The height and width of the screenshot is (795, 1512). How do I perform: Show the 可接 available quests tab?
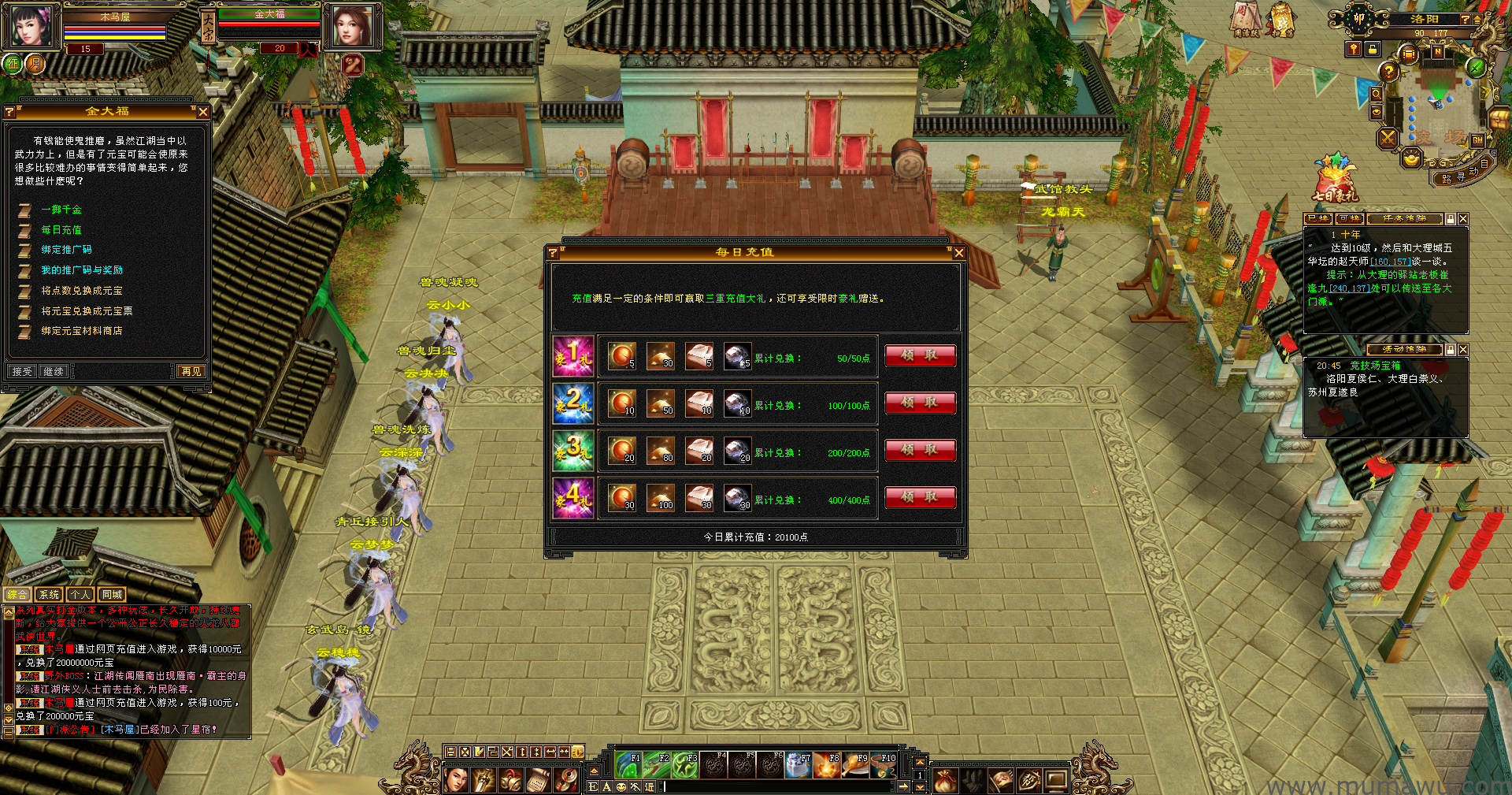click(1349, 219)
